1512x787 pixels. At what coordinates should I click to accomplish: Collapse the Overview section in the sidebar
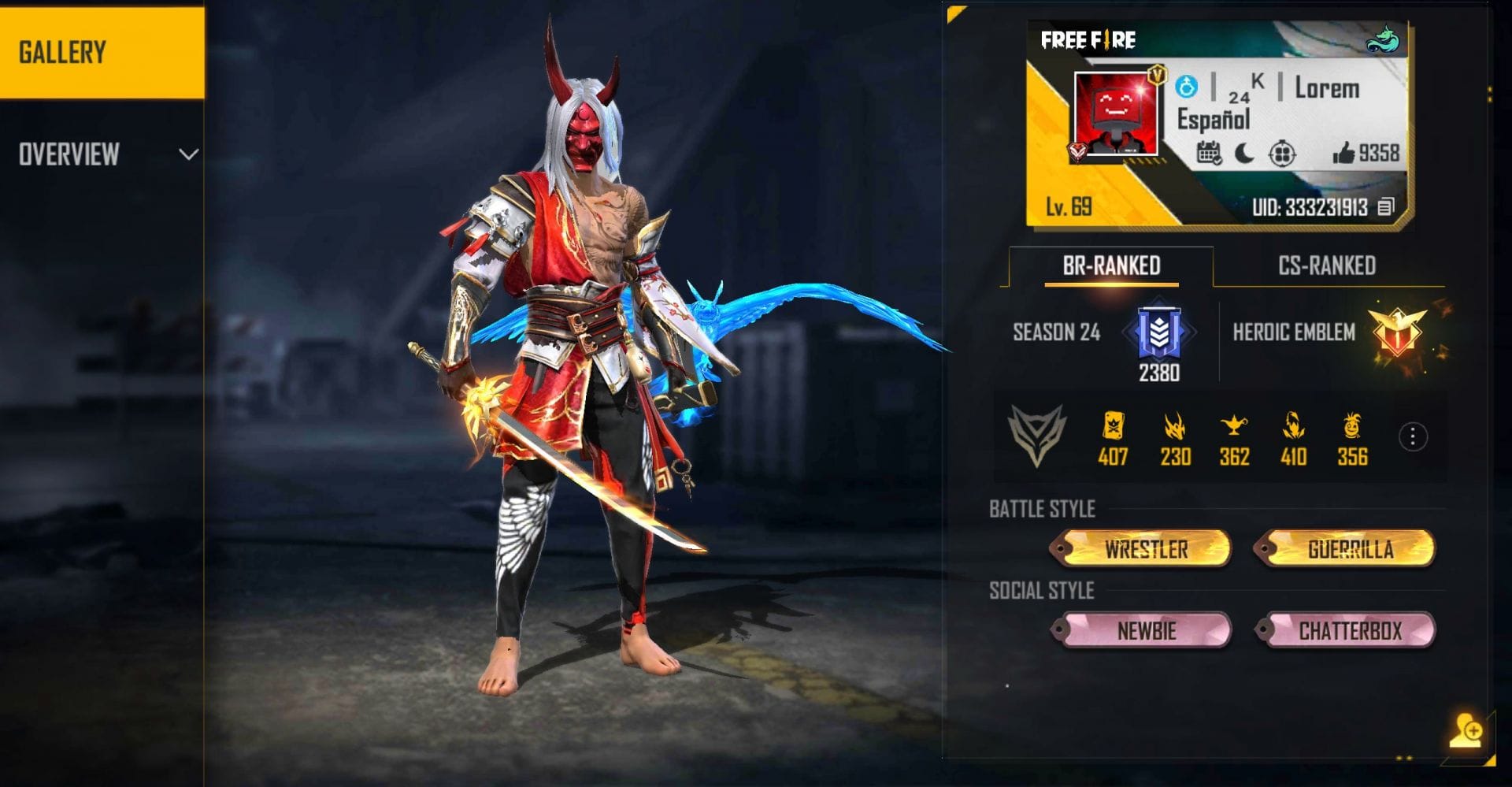point(187,154)
